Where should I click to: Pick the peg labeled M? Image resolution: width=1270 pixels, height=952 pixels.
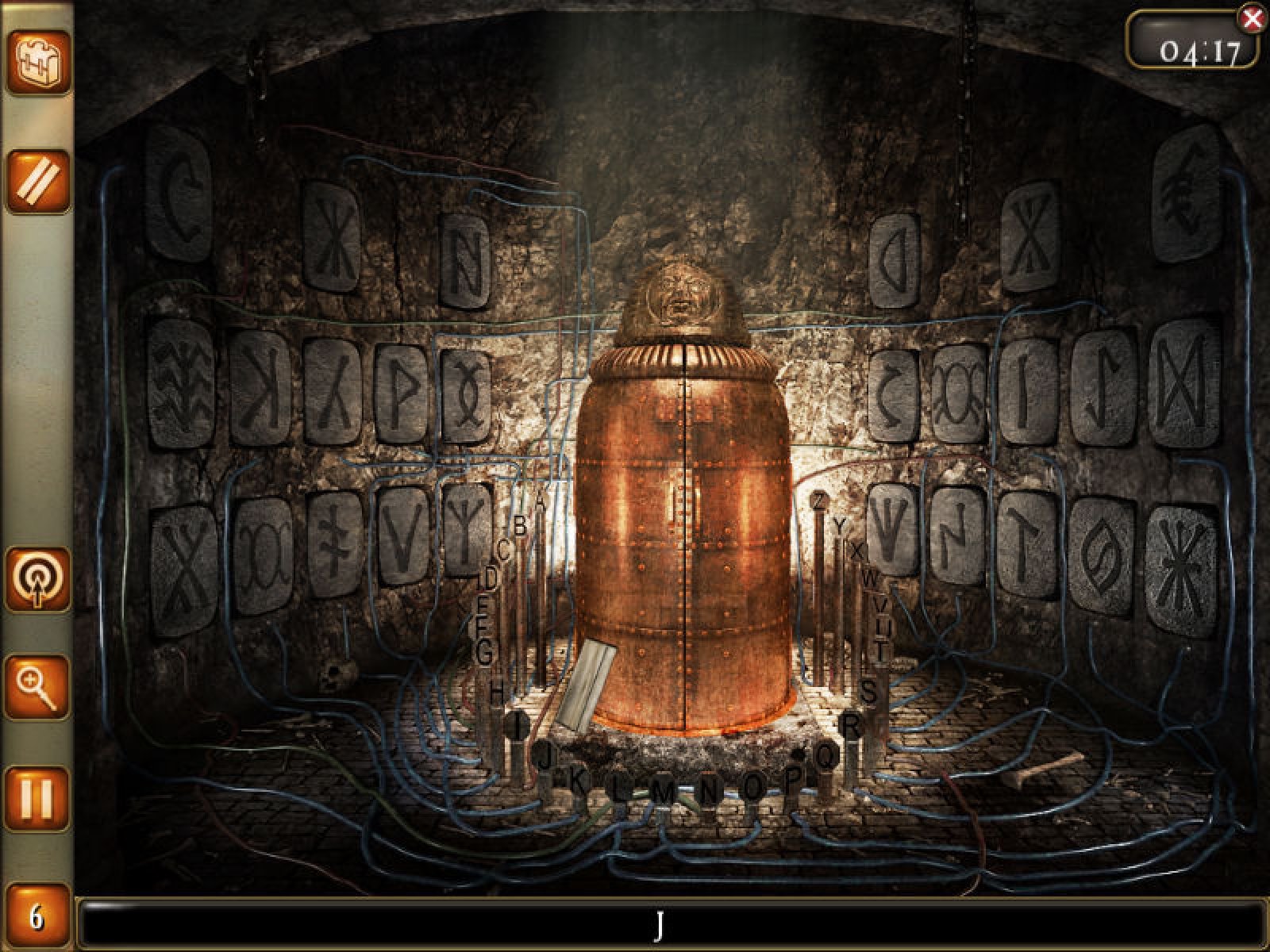point(665,790)
